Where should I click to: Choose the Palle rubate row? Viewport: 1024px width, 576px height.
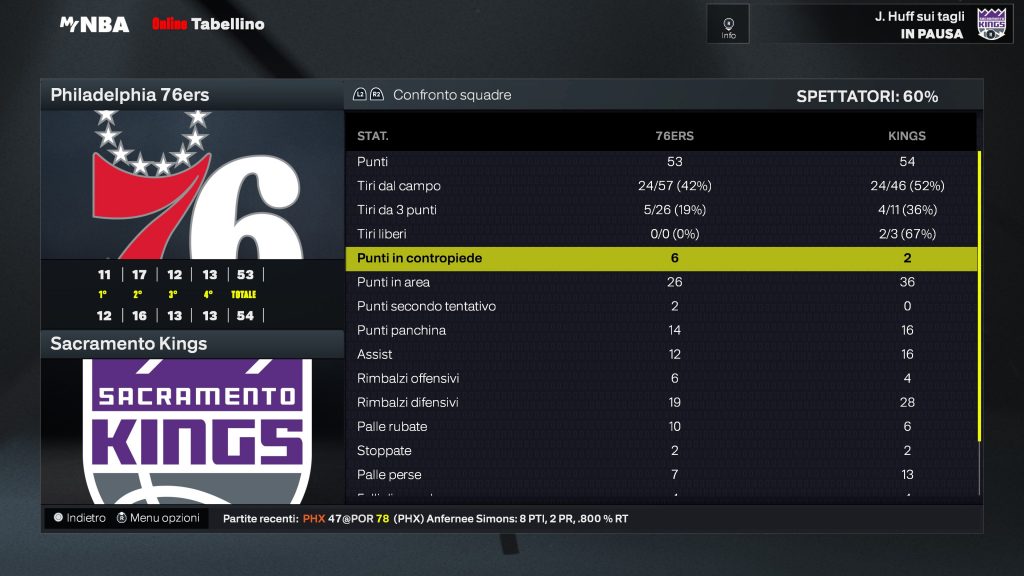click(x=660, y=426)
